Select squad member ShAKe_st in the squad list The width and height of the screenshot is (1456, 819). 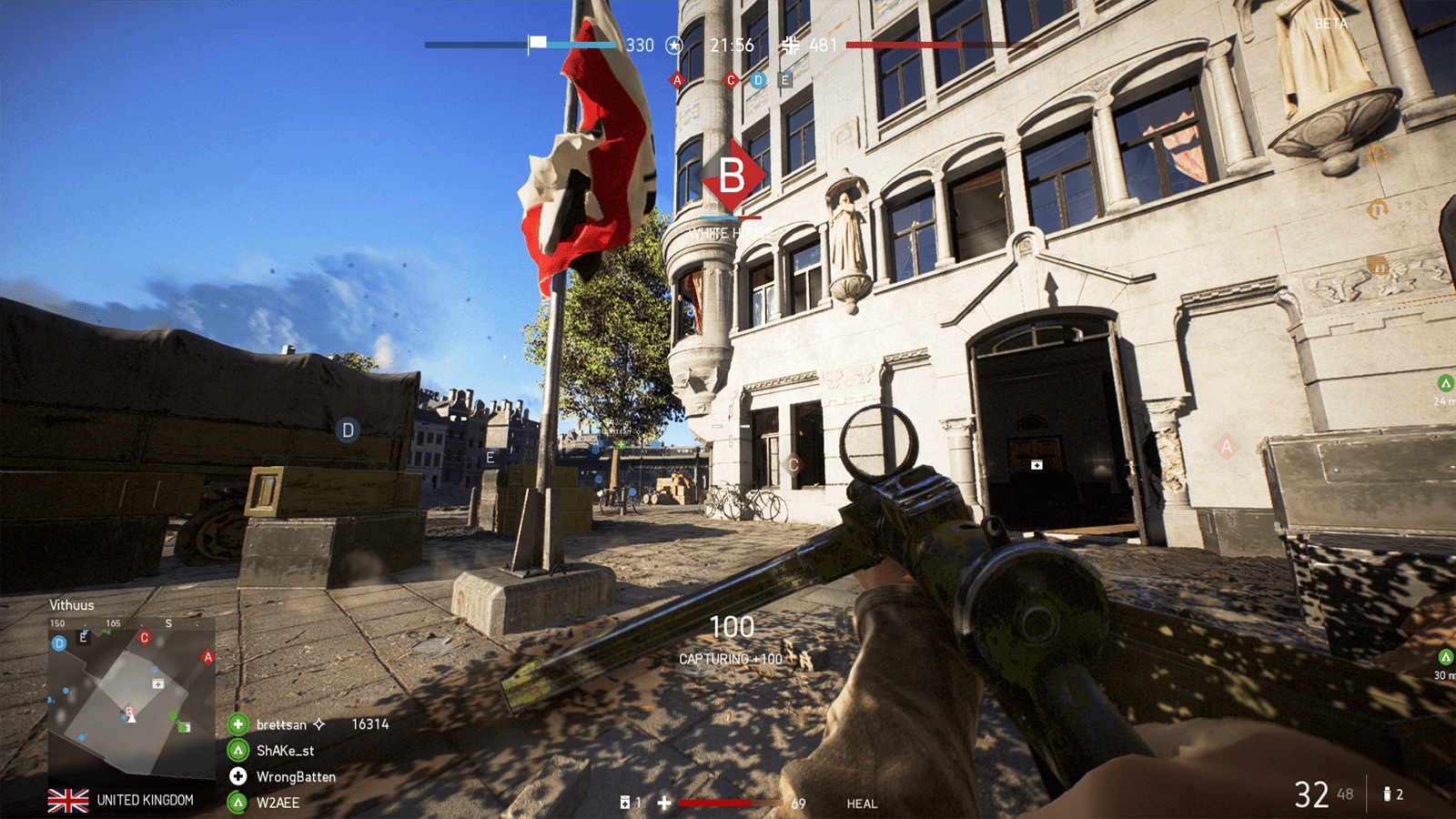[x=285, y=751]
